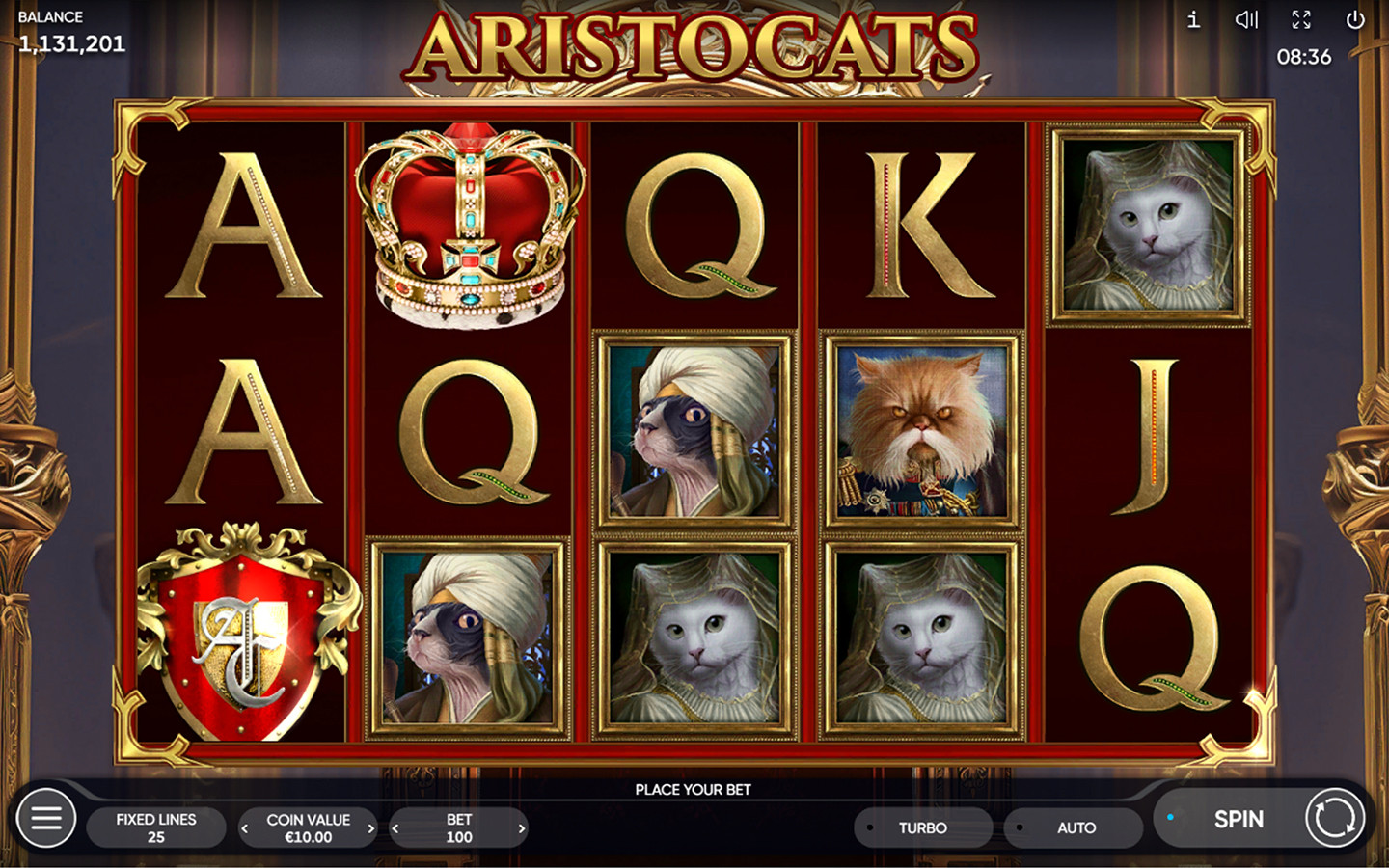Raise the bet amount
Image resolution: width=1389 pixels, height=868 pixels.
point(522,828)
